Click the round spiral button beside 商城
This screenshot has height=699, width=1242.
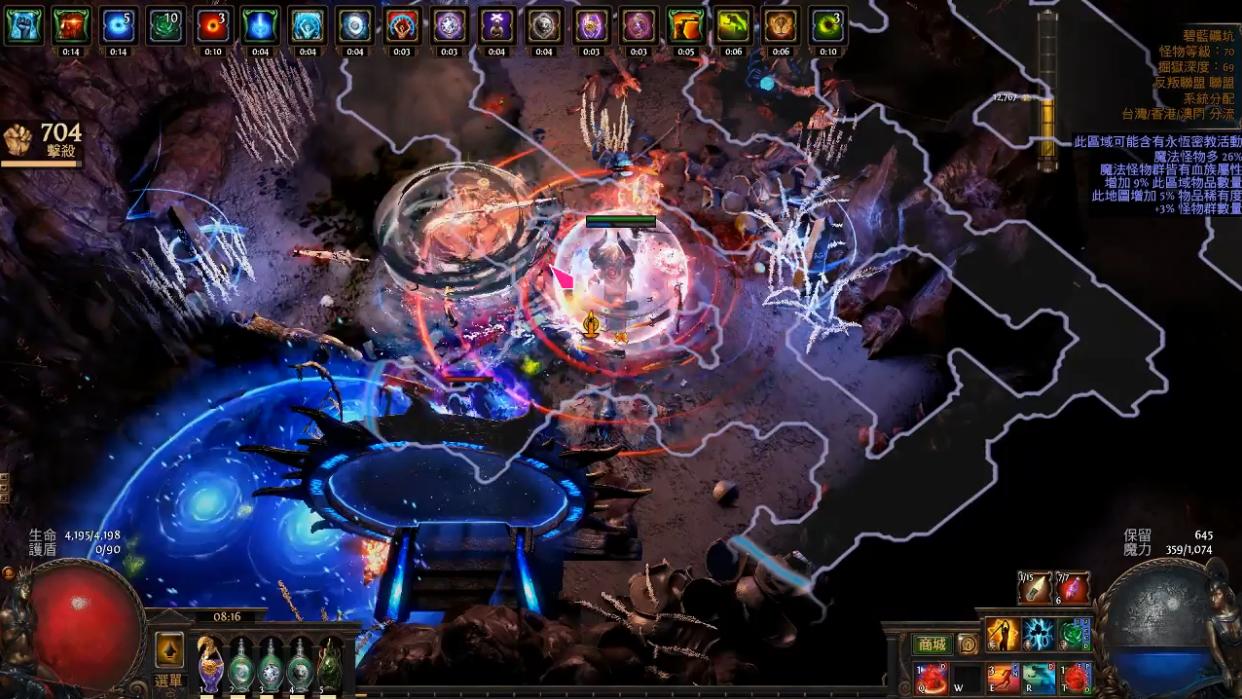(x=967, y=645)
